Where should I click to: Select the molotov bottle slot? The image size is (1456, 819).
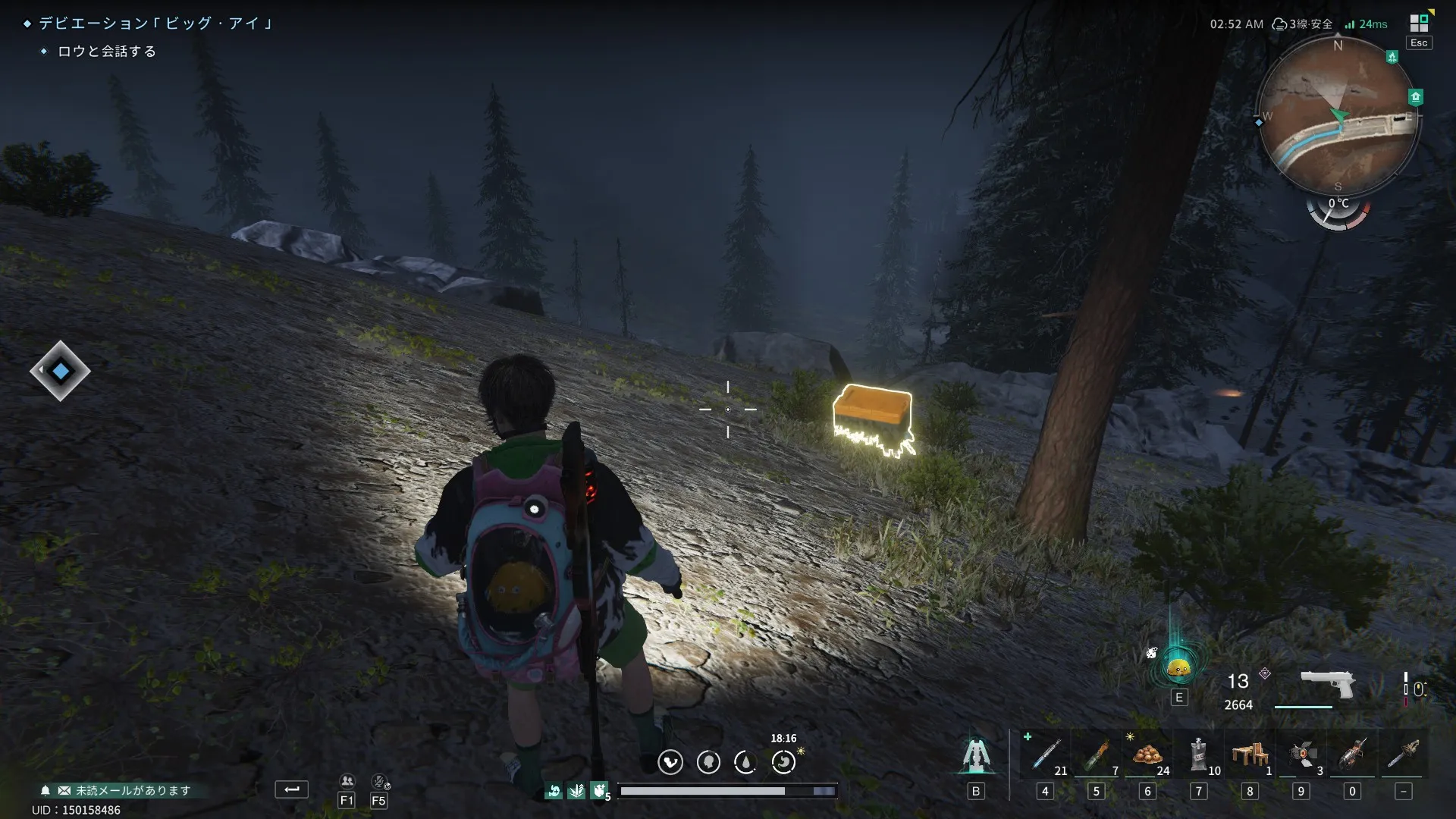click(x=1097, y=755)
